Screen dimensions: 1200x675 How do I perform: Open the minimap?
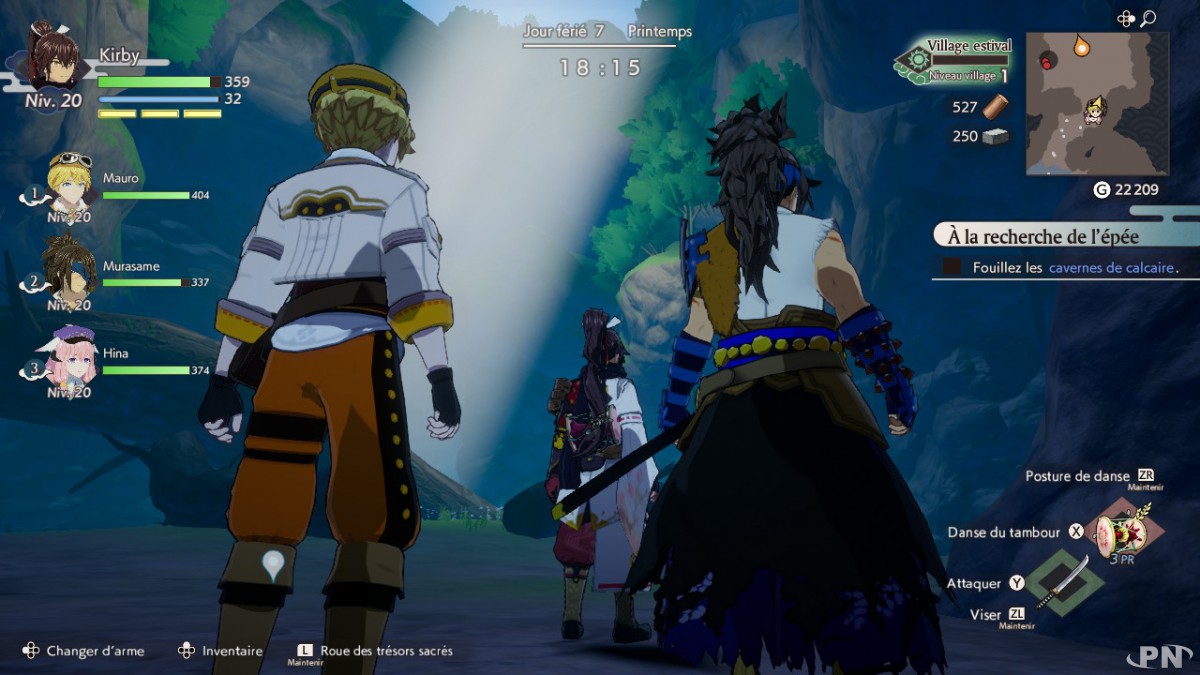point(1096,103)
